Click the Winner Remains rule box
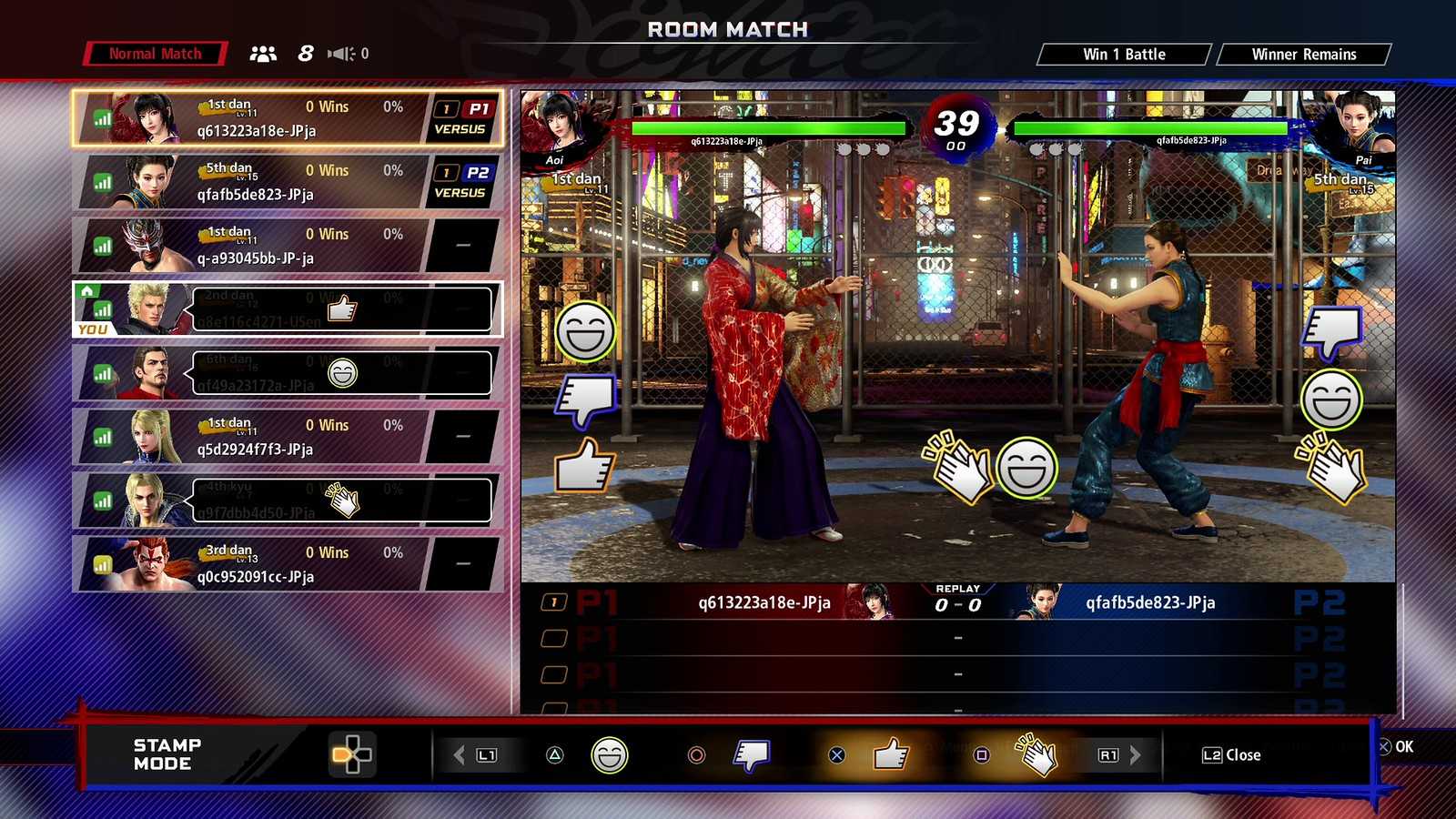Viewport: 1456px width, 819px height. pyautogui.click(x=1303, y=55)
